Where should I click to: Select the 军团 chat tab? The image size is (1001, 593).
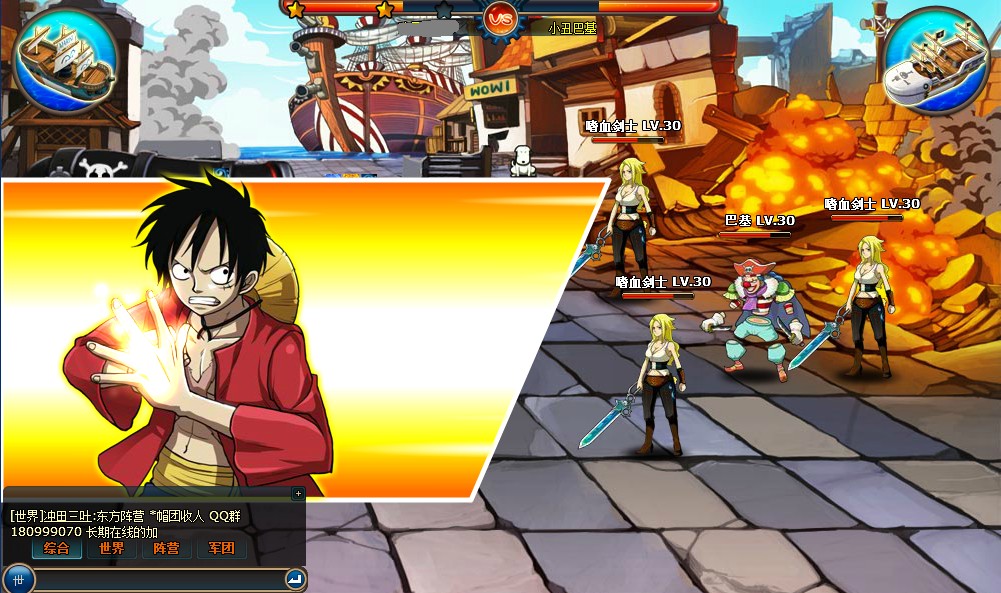tap(221, 548)
